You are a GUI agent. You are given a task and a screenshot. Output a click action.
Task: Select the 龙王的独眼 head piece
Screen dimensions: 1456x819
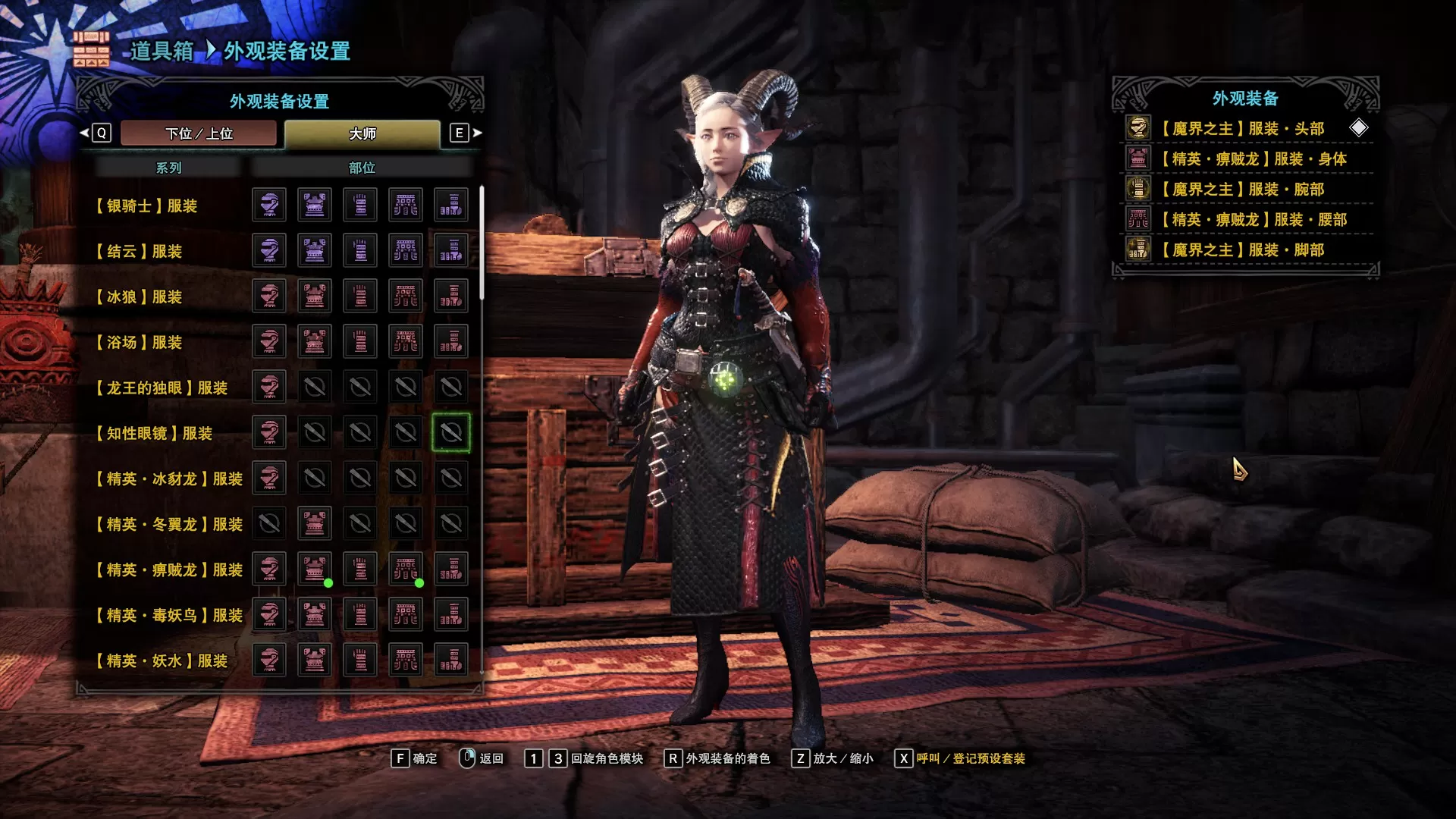269,387
